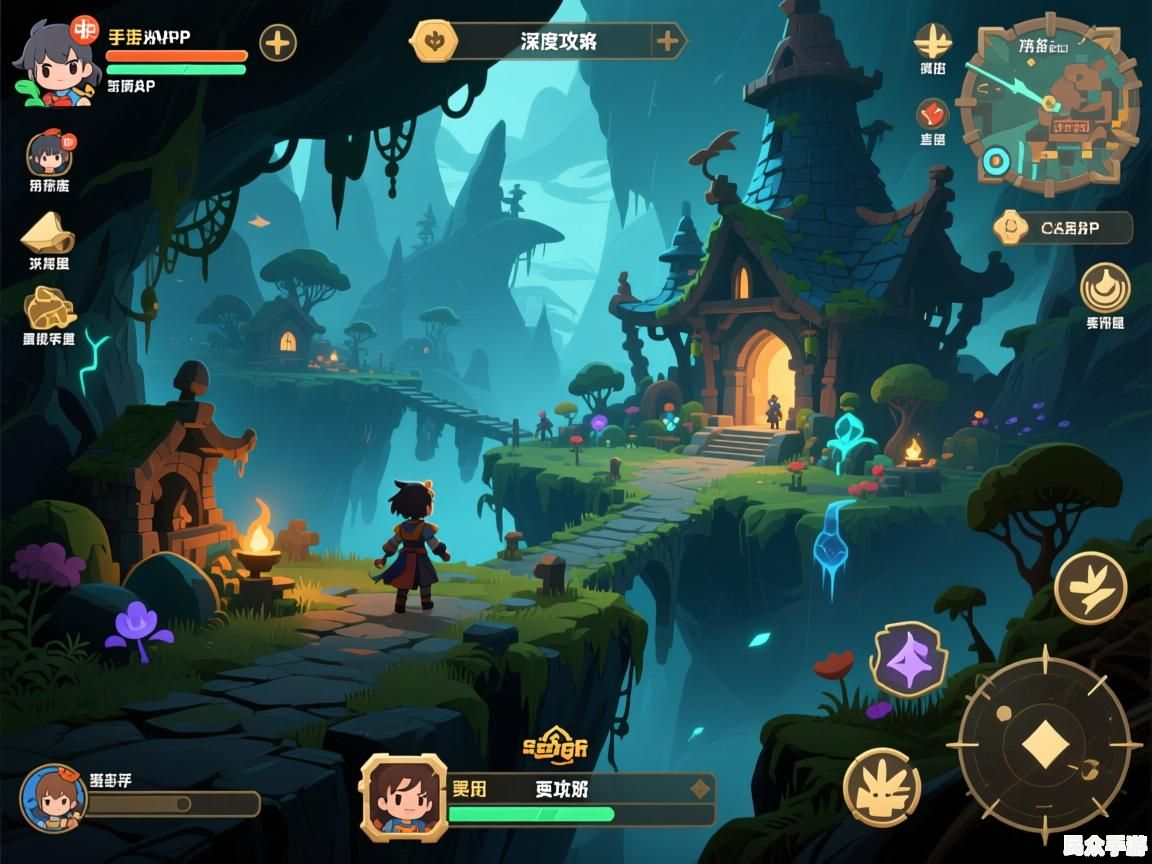Open the circular minimap
The height and width of the screenshot is (864, 1152).
(x=1049, y=103)
